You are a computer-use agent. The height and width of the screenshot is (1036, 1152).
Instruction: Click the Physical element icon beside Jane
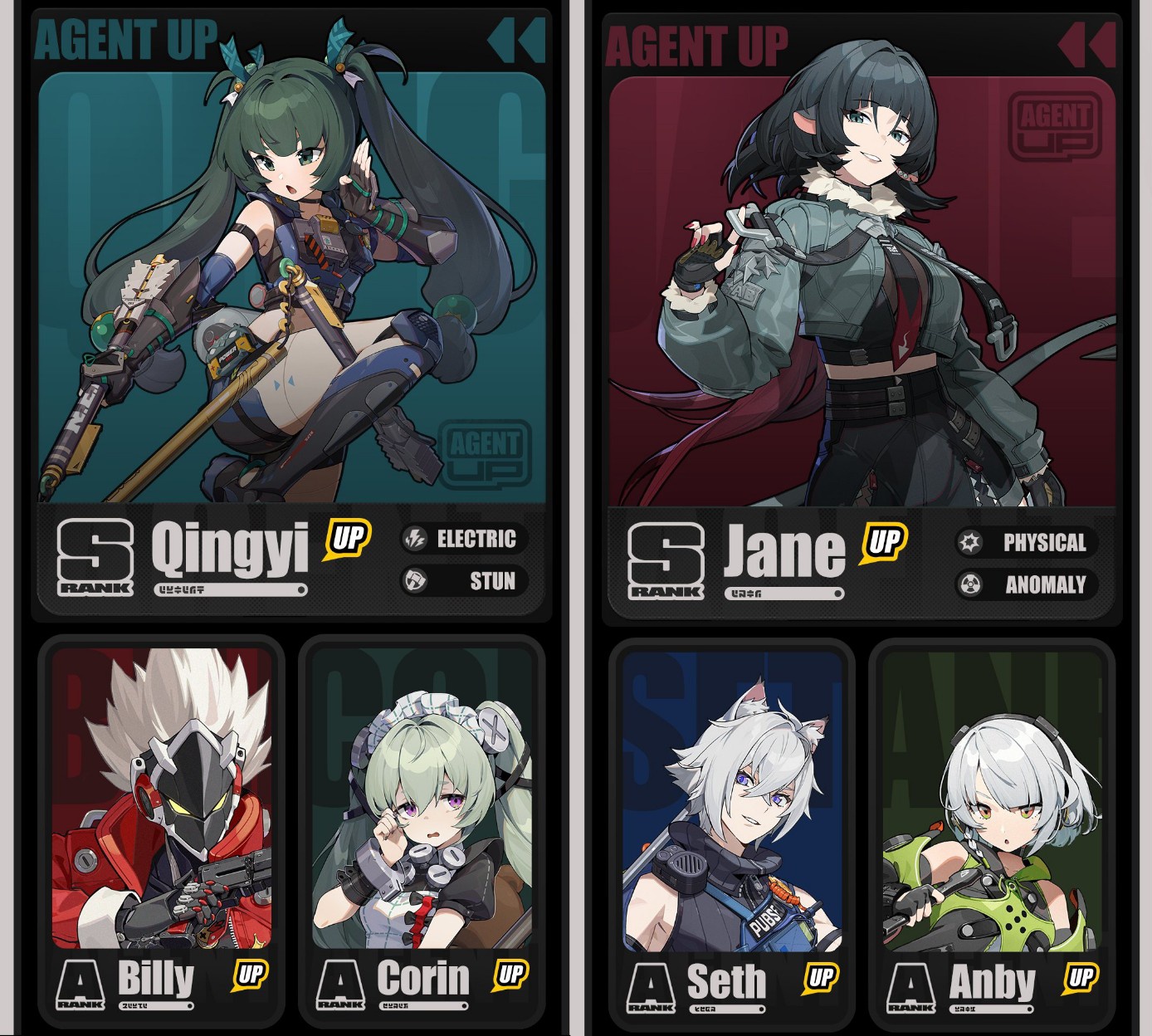coord(968,544)
